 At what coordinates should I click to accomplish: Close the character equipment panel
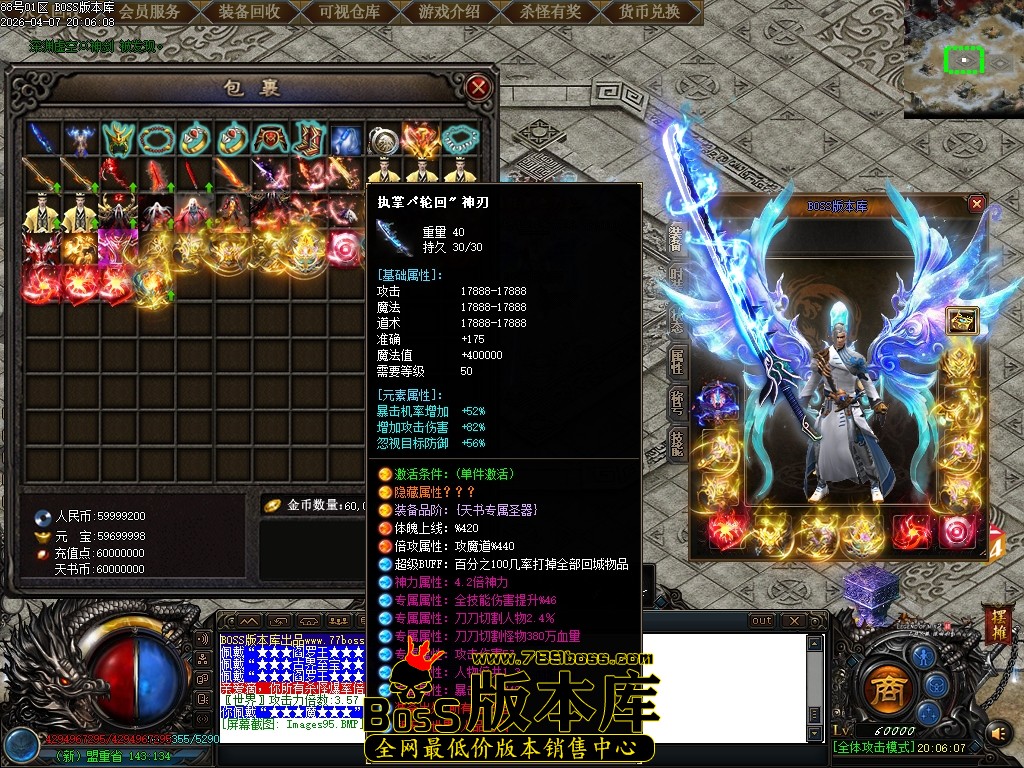tap(977, 203)
